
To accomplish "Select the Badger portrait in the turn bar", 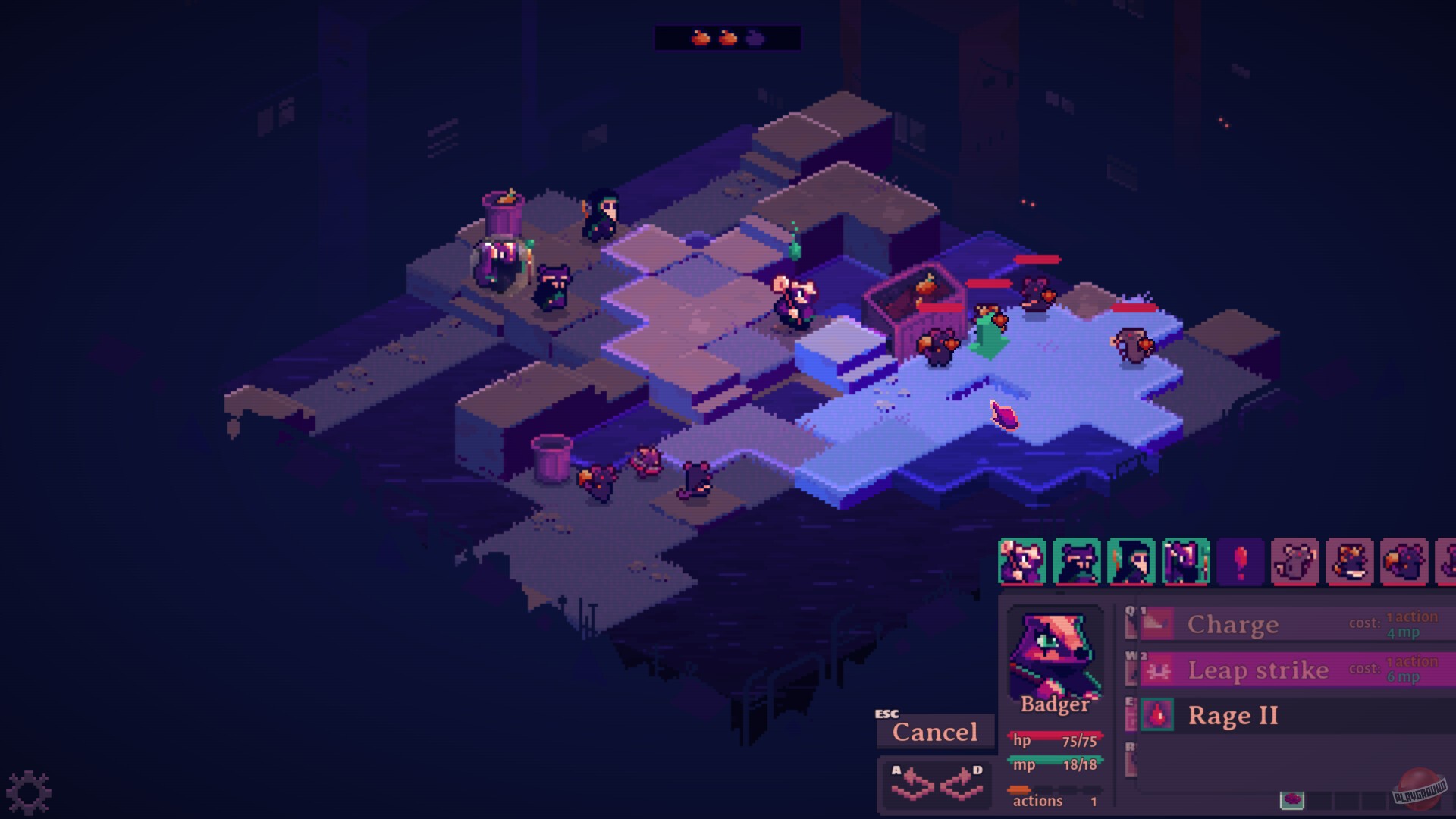I will (x=1076, y=563).
